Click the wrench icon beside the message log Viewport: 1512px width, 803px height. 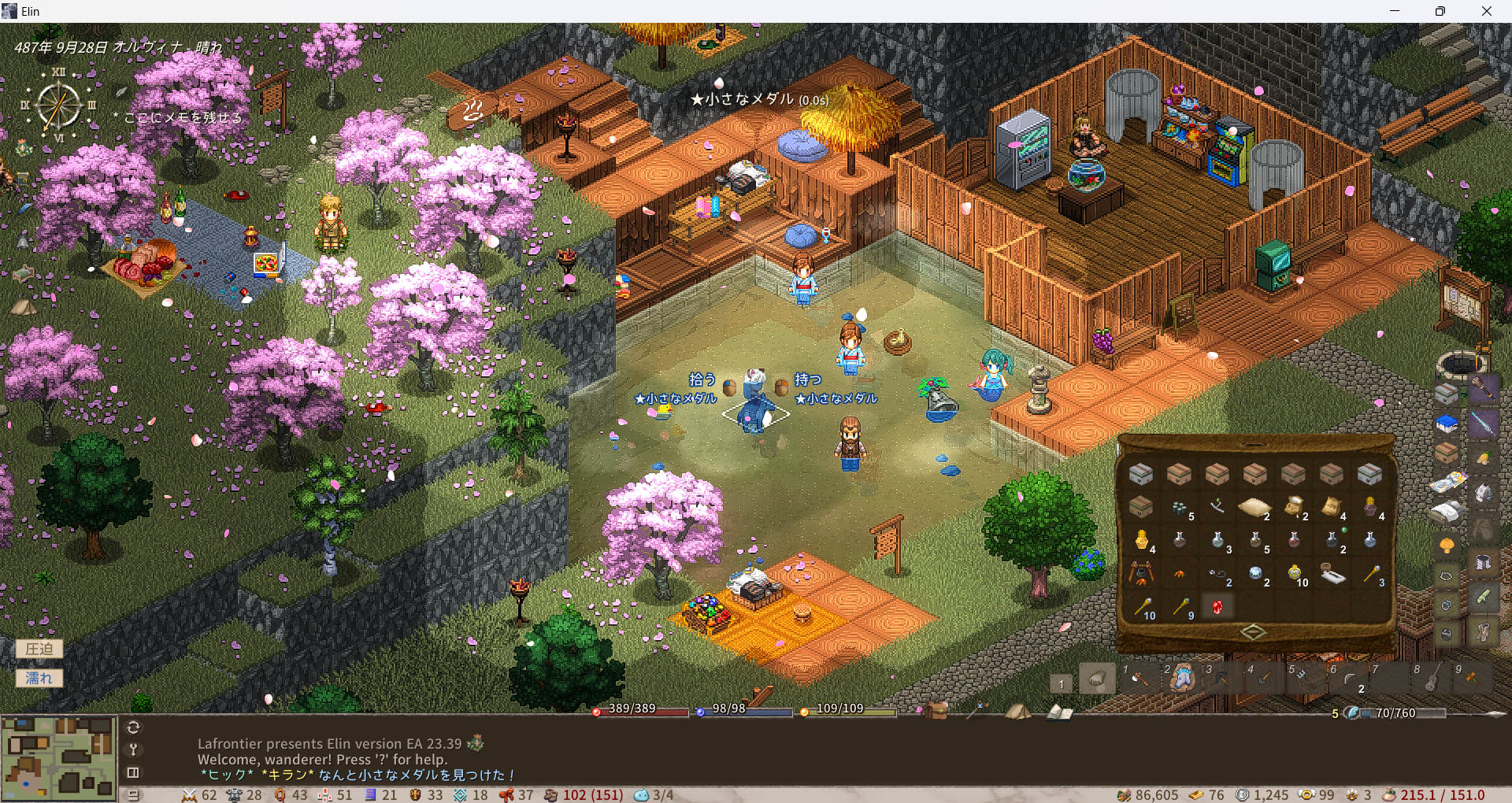tap(133, 749)
